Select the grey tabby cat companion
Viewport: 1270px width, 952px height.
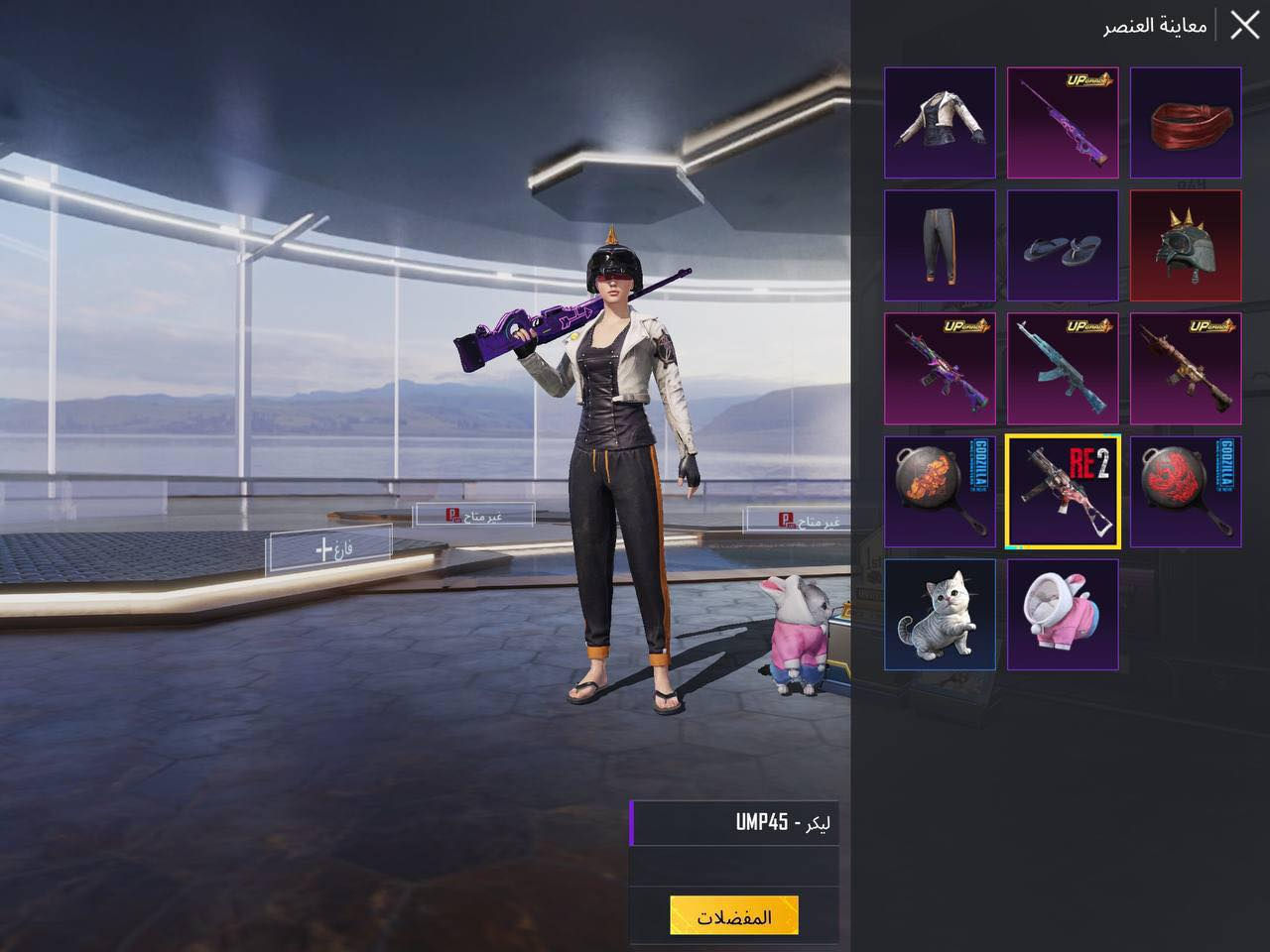[940, 615]
